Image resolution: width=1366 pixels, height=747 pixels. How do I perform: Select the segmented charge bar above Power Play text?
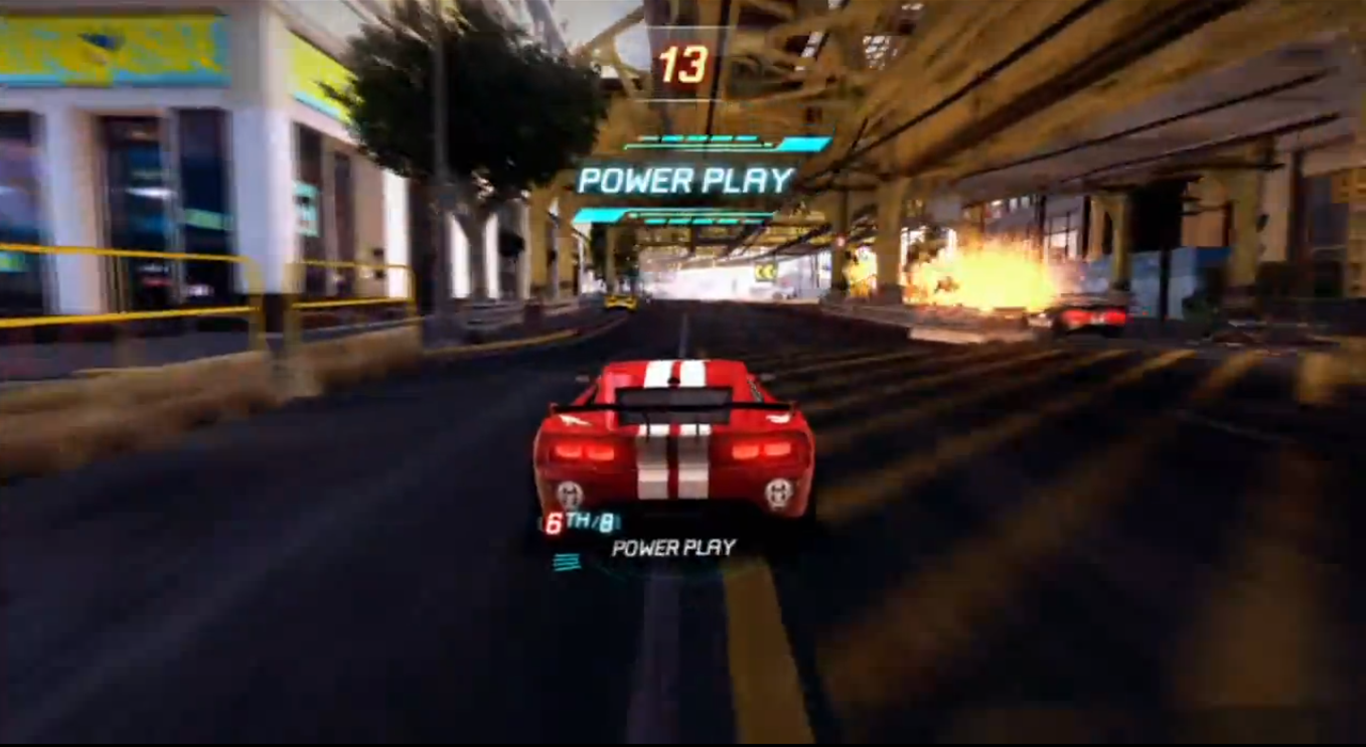pyautogui.click(x=700, y=137)
